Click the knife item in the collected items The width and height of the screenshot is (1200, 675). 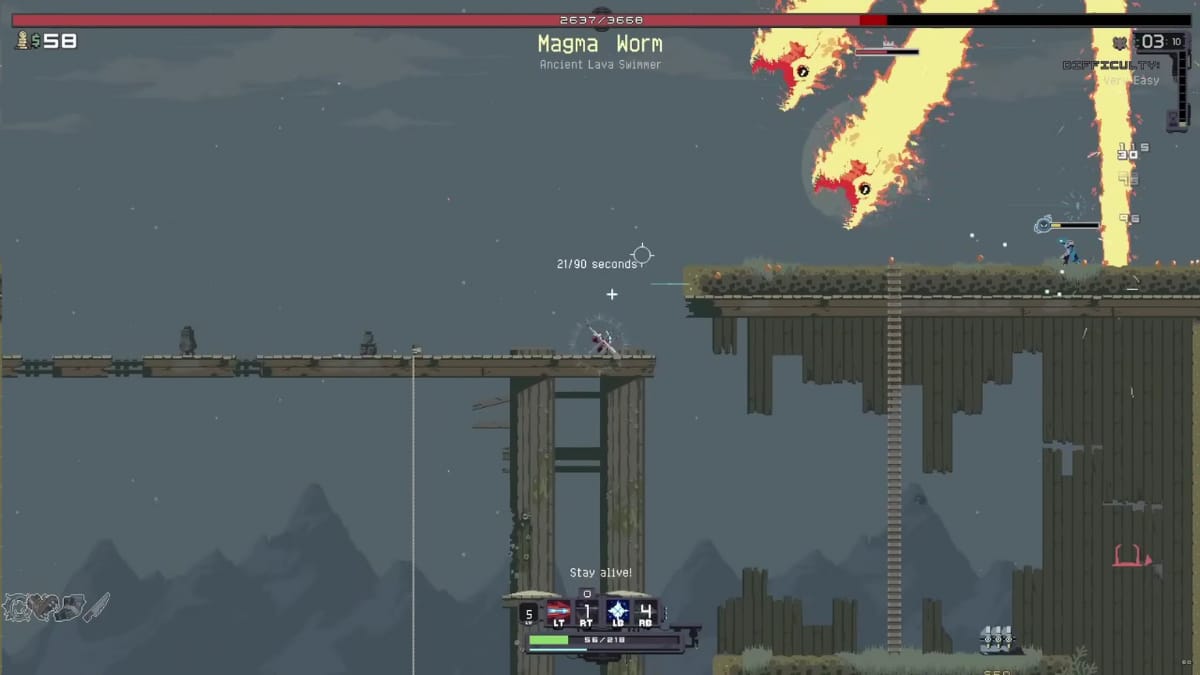[x=97, y=606]
